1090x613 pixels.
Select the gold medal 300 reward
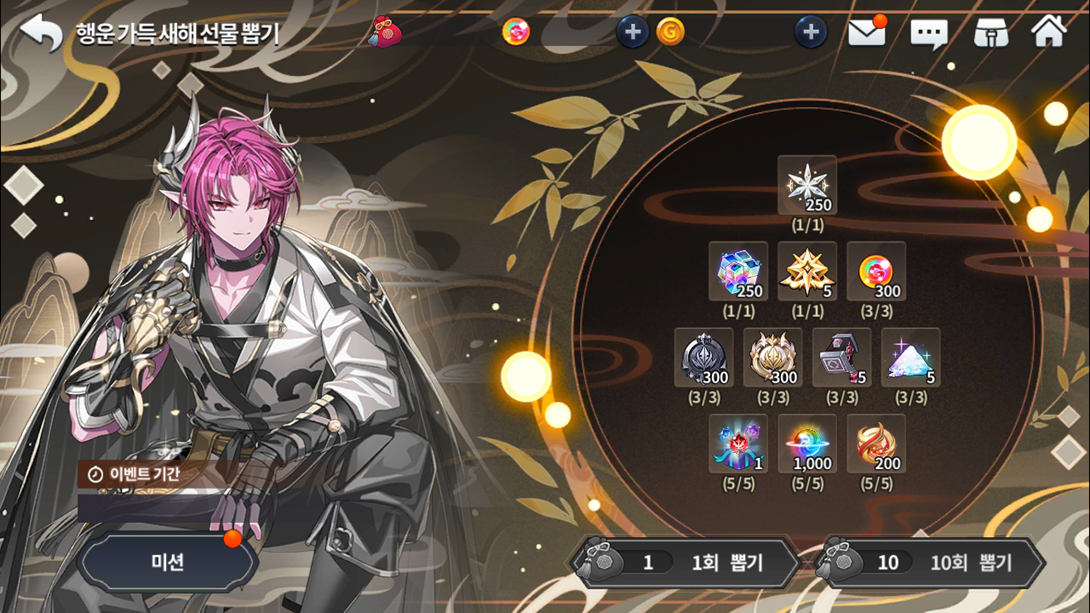click(x=772, y=358)
